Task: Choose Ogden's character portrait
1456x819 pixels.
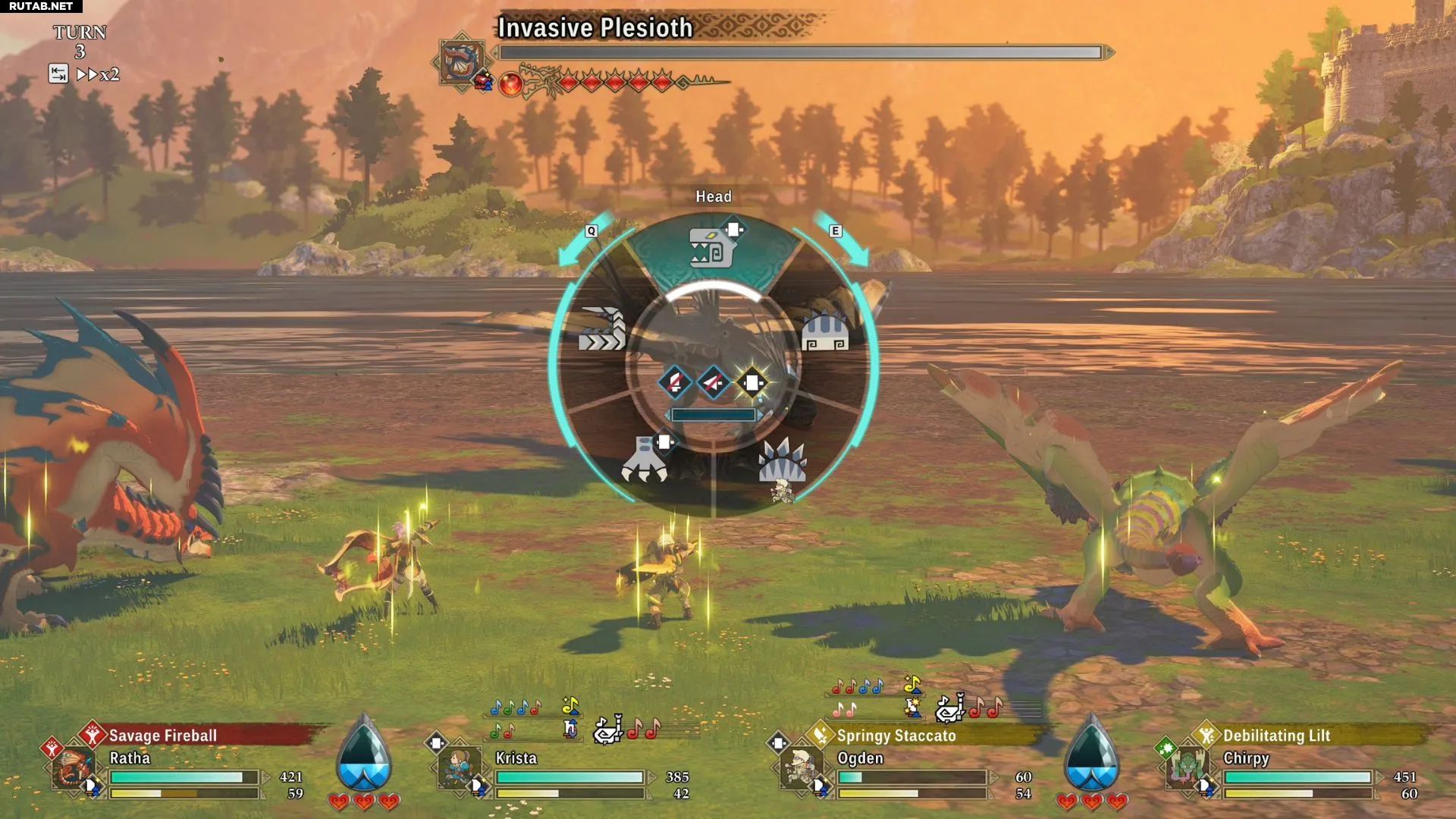Action: coord(801,767)
